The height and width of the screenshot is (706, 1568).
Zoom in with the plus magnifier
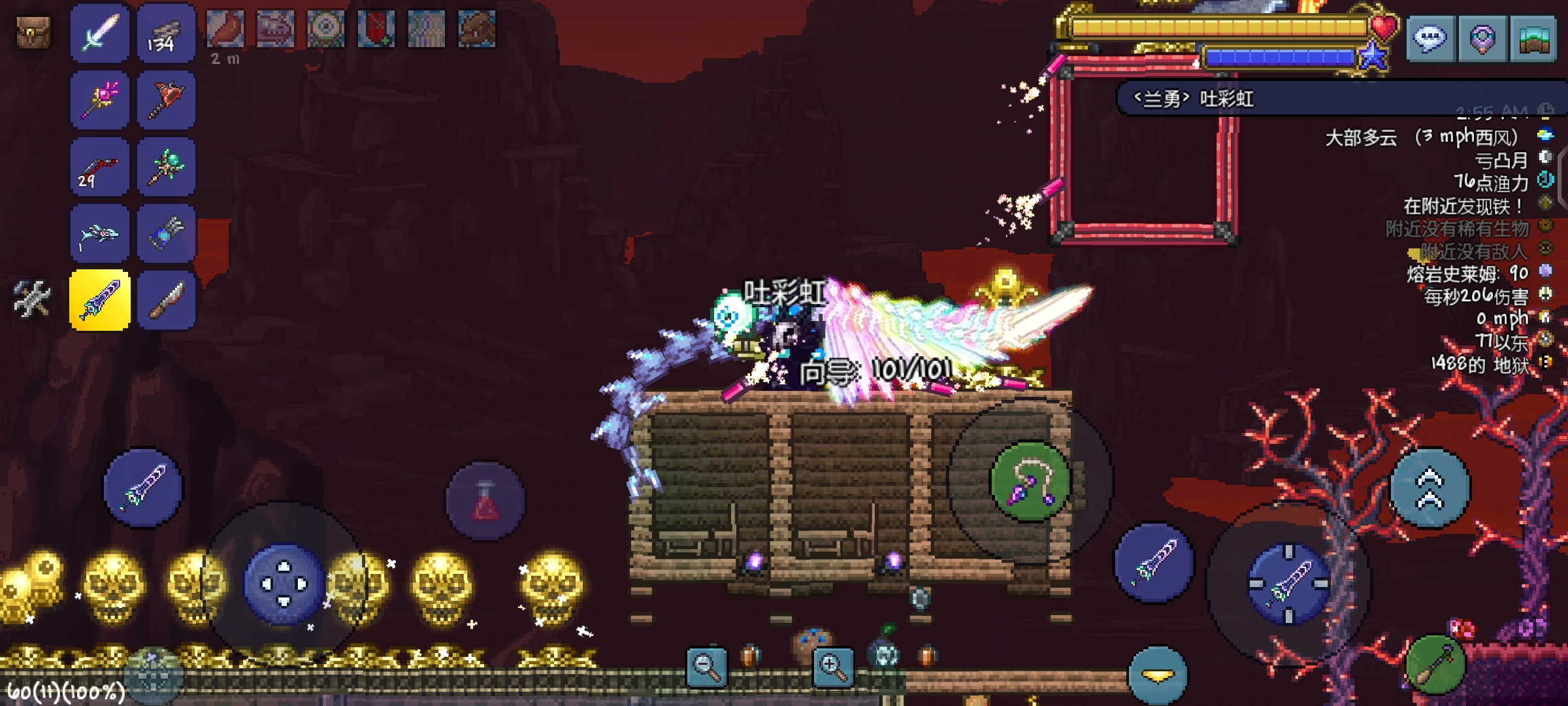(832, 667)
